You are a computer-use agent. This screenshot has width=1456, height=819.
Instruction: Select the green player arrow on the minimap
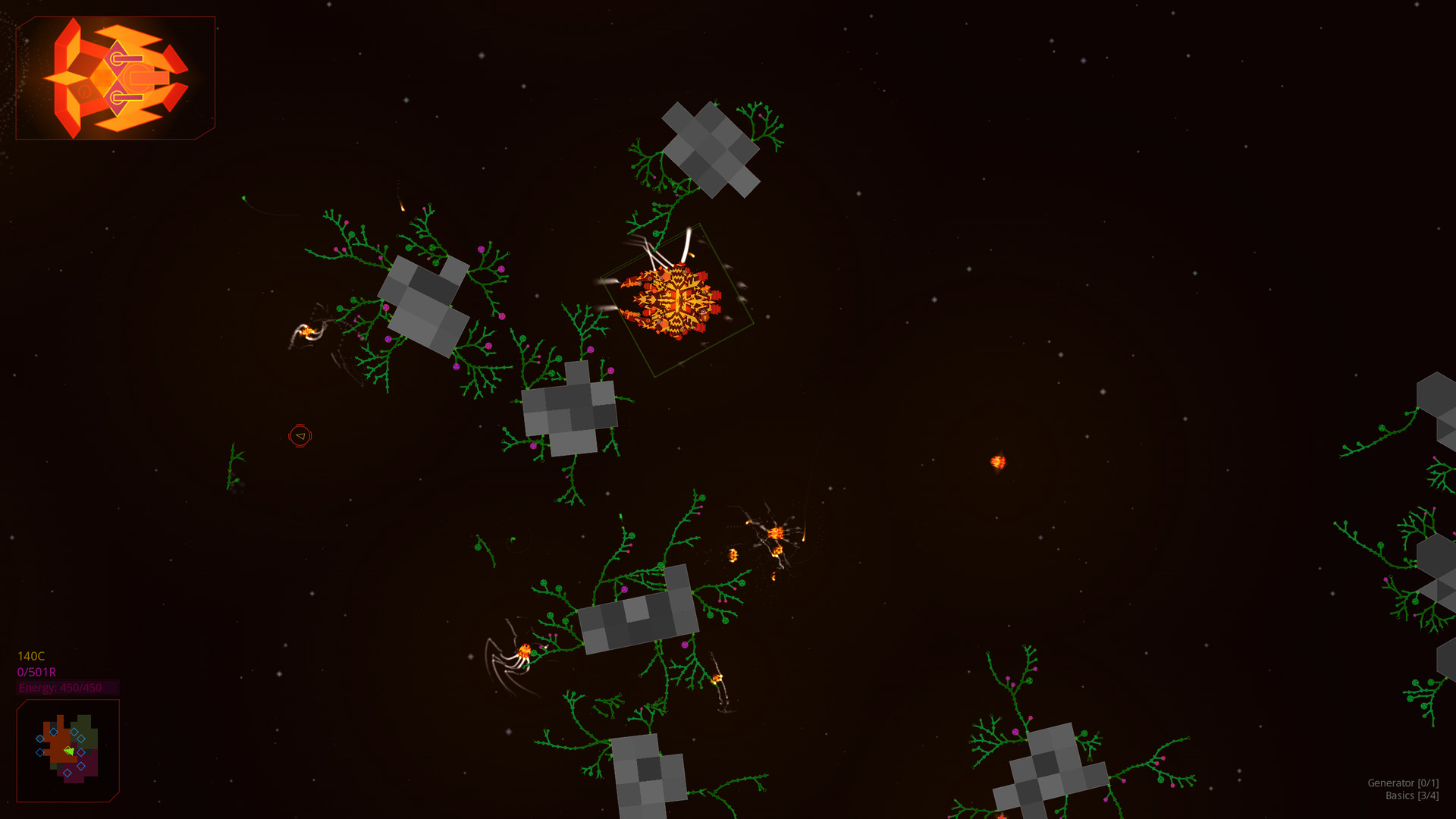pos(68,752)
